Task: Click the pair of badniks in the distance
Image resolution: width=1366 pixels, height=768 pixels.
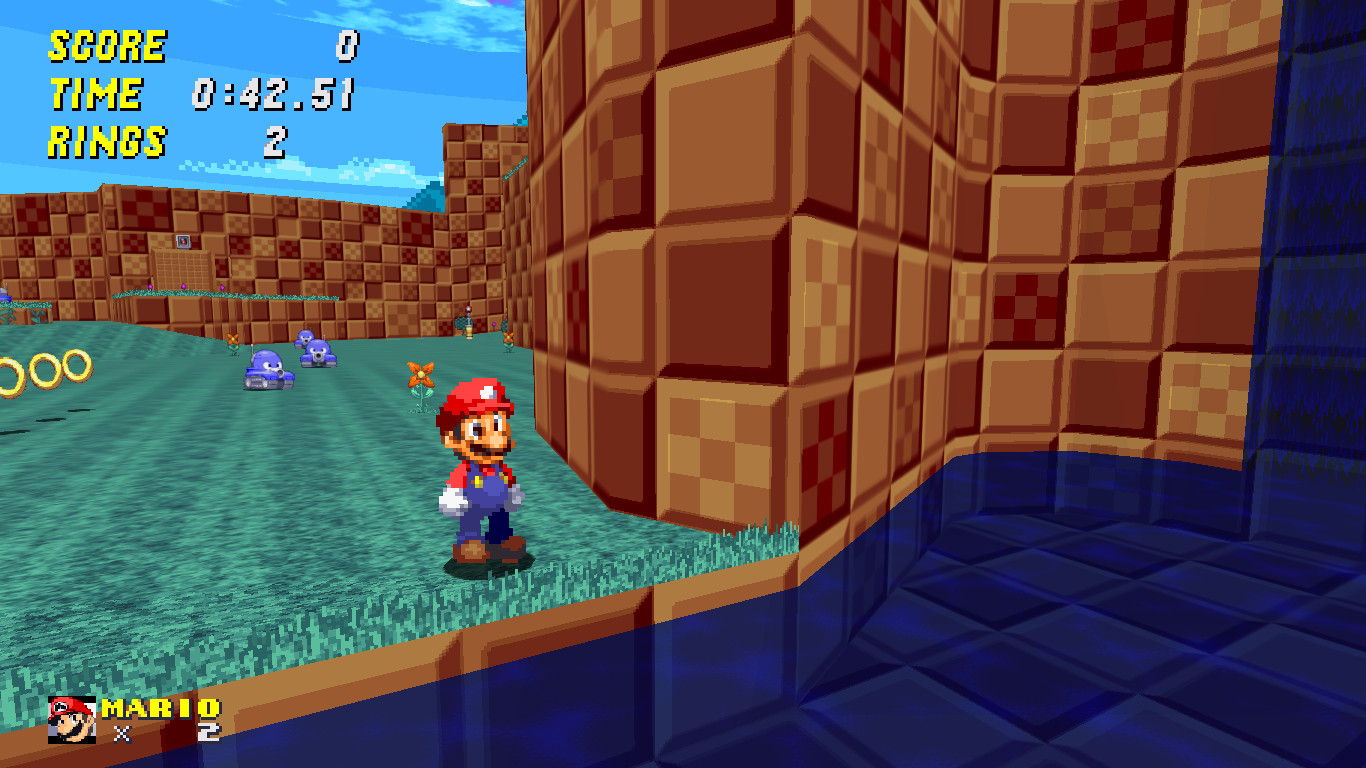Action: tap(312, 348)
